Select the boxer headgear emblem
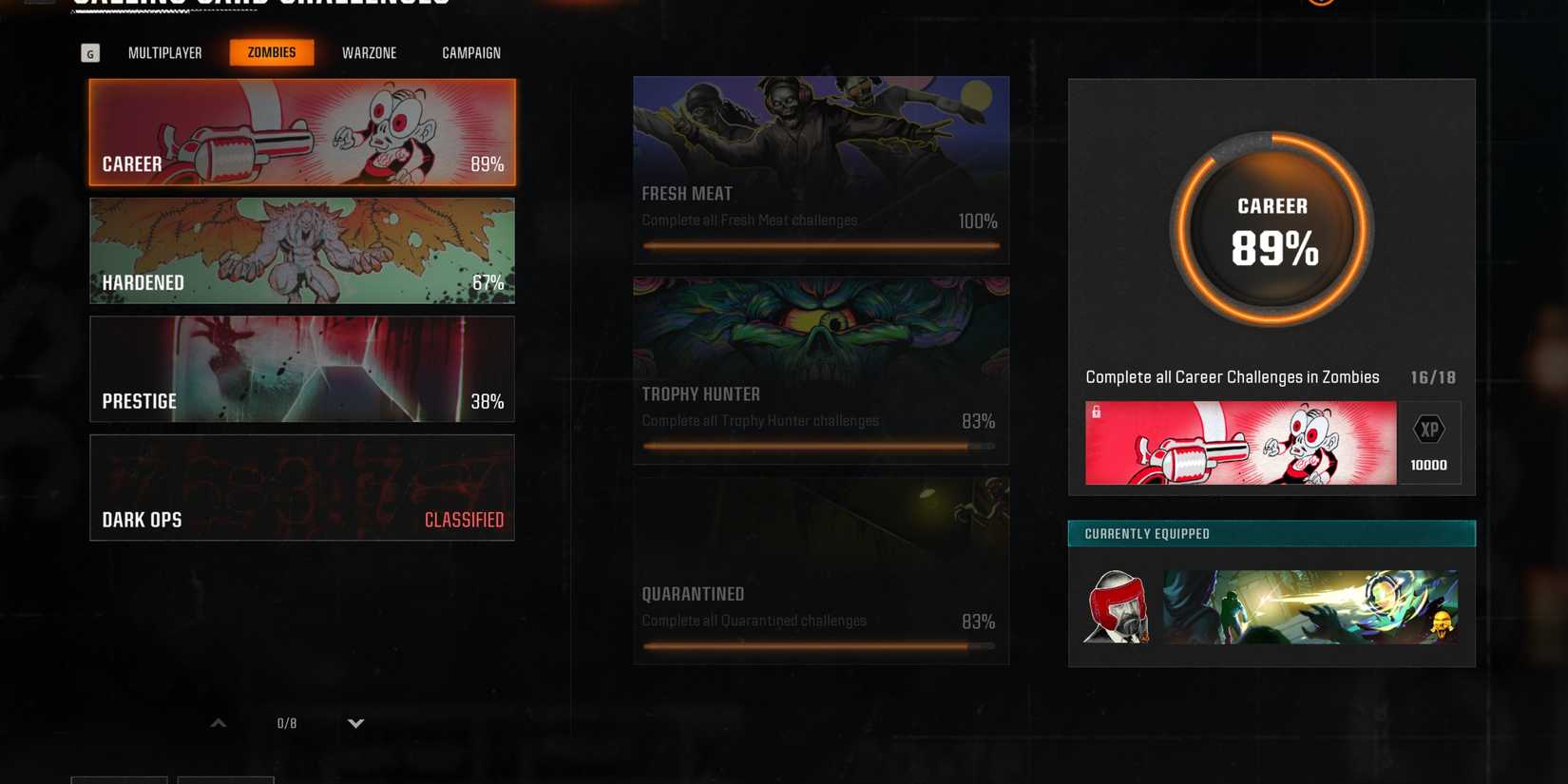The height and width of the screenshot is (784, 1568). click(x=1116, y=606)
